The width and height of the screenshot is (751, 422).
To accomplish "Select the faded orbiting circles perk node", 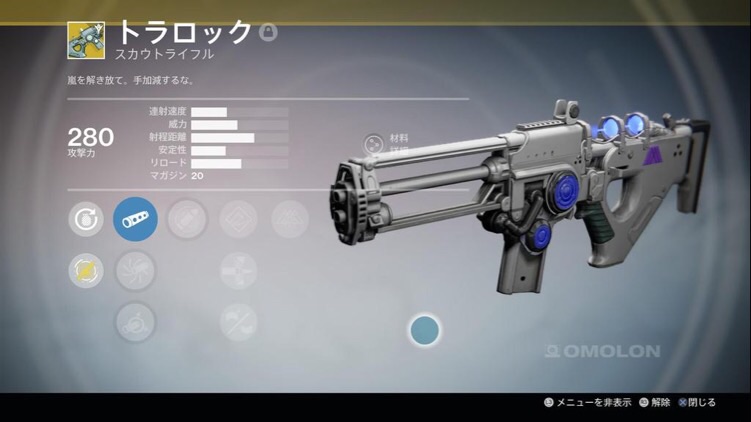I will tap(135, 321).
